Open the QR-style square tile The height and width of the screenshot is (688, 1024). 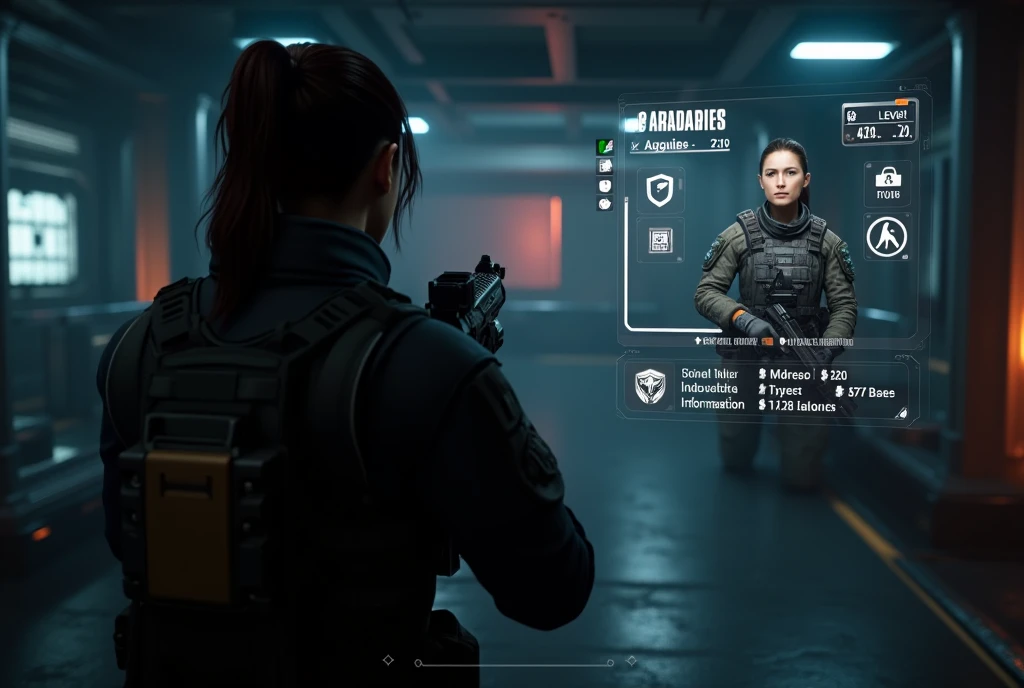coord(660,240)
